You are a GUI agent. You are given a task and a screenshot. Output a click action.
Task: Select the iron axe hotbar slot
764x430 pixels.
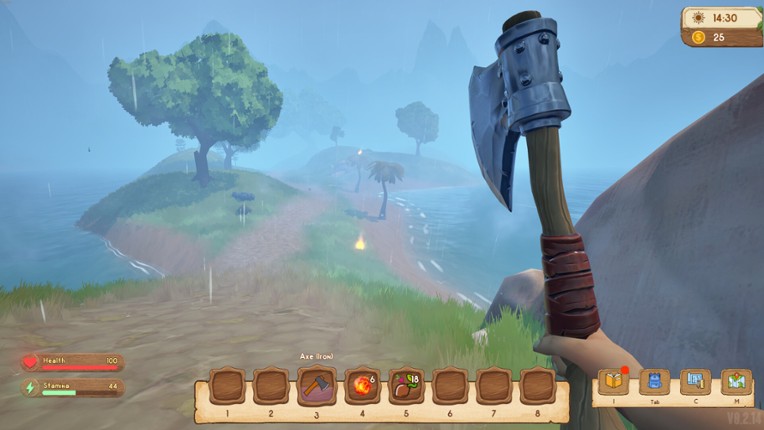[317, 385]
